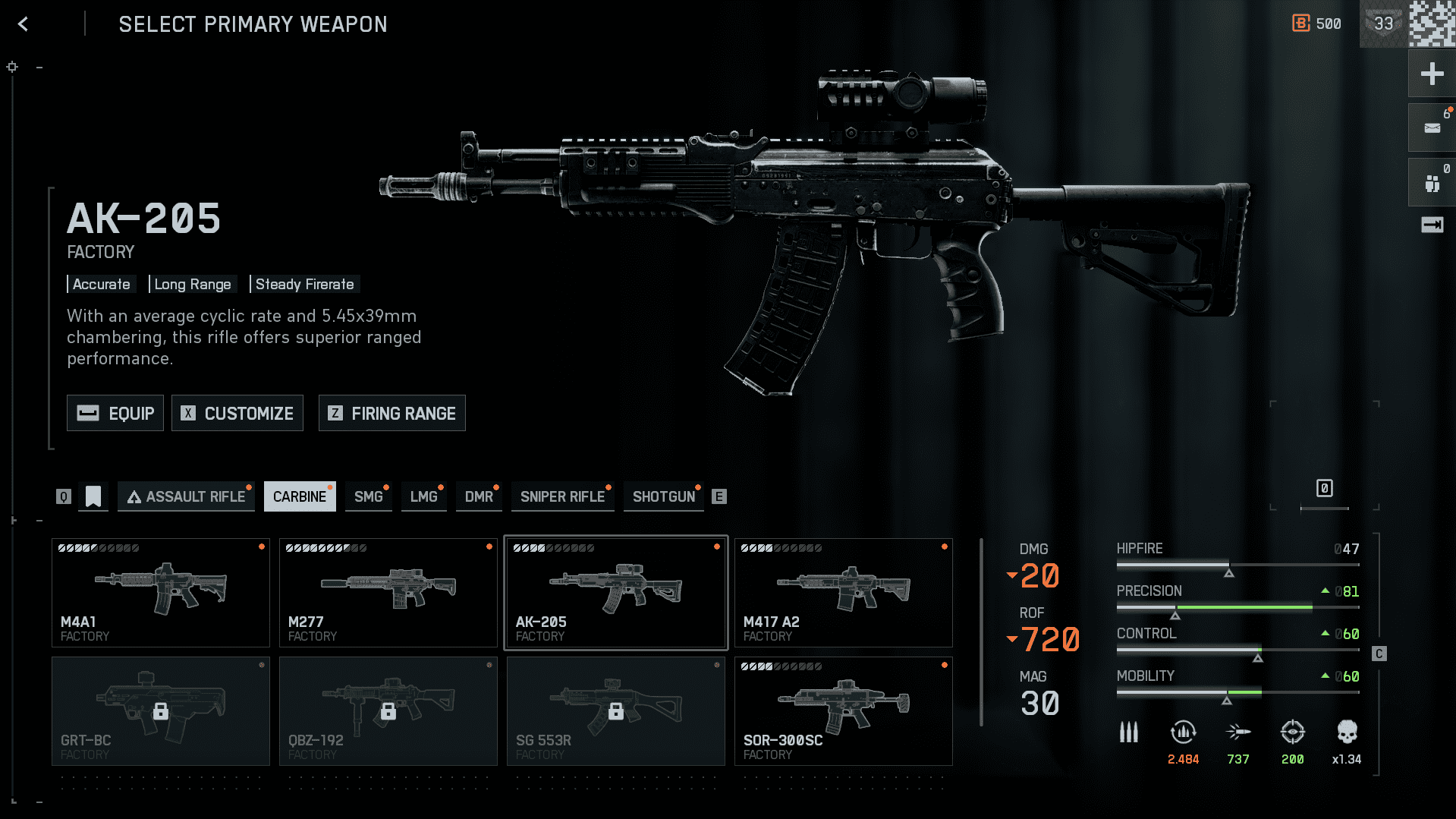This screenshot has width=1456, height=819.
Task: Choose the DMR category tab
Action: [x=479, y=496]
